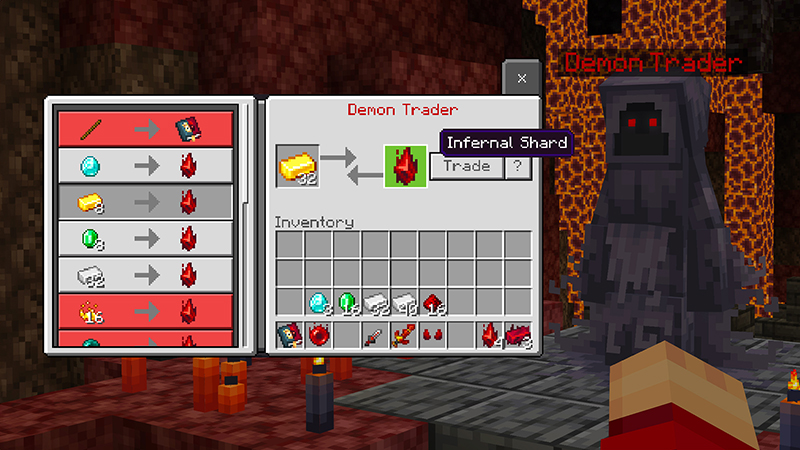Select the red and gold sword slot
This screenshot has width=800, height=450.
tap(404, 335)
